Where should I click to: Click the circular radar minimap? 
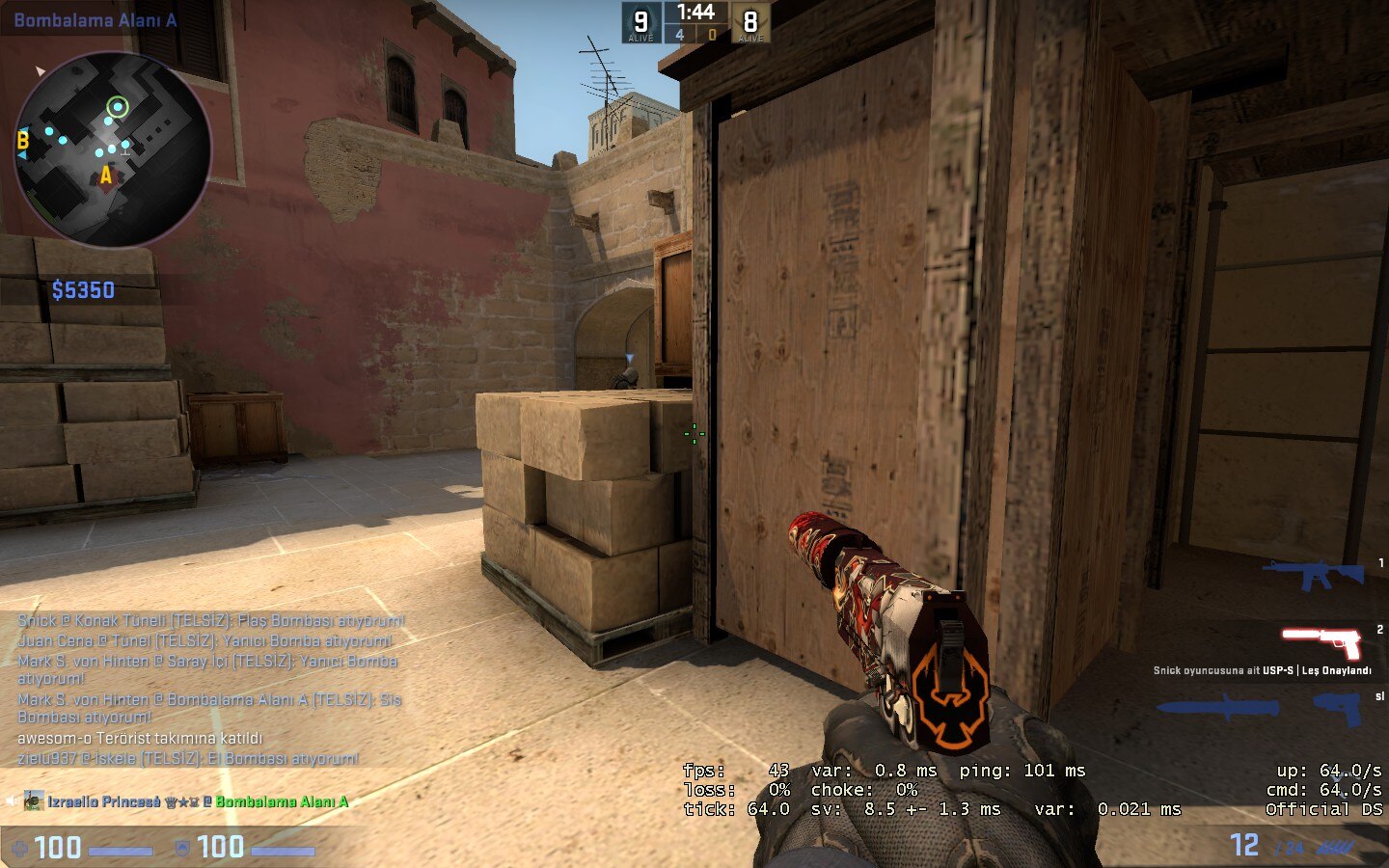tap(112, 149)
